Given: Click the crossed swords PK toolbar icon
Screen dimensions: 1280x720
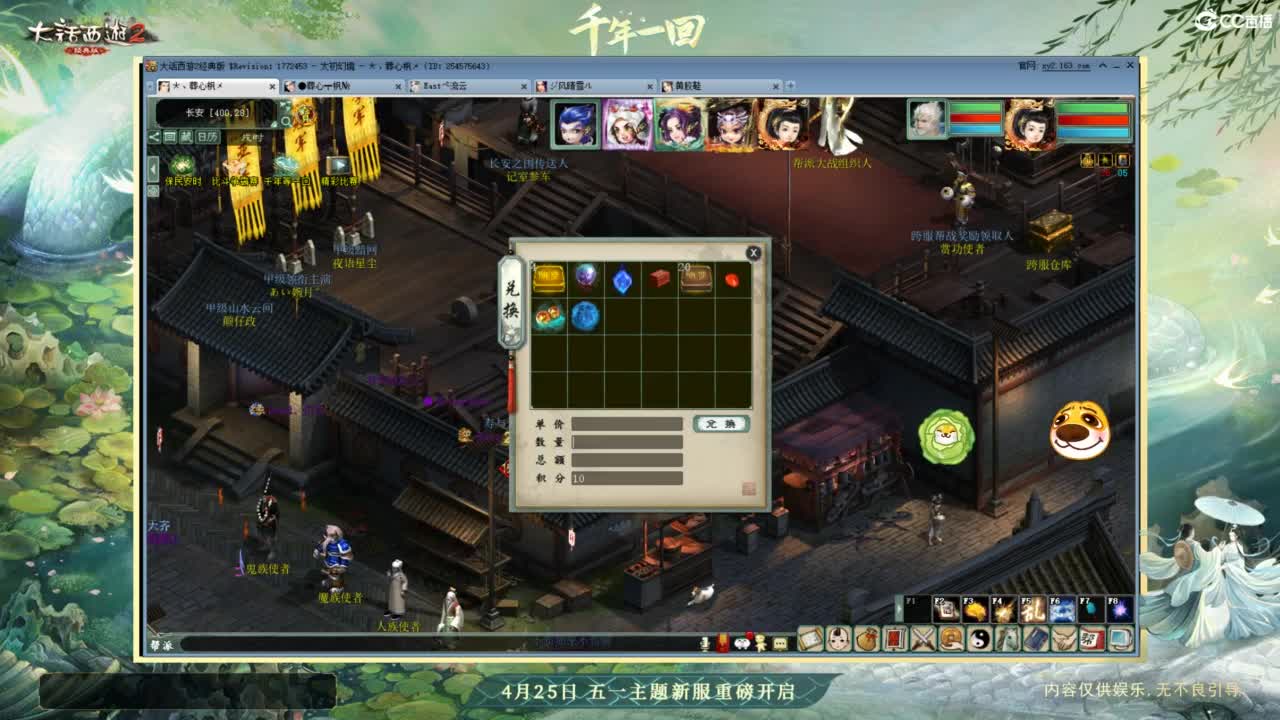Looking at the screenshot, I should click(x=922, y=640).
